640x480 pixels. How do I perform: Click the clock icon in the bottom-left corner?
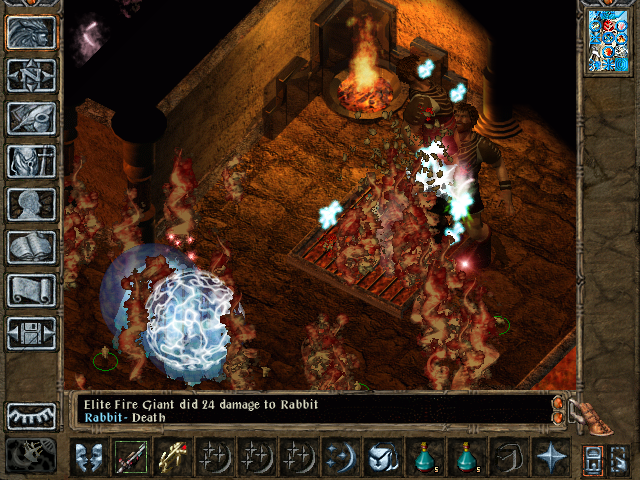pos(31,457)
